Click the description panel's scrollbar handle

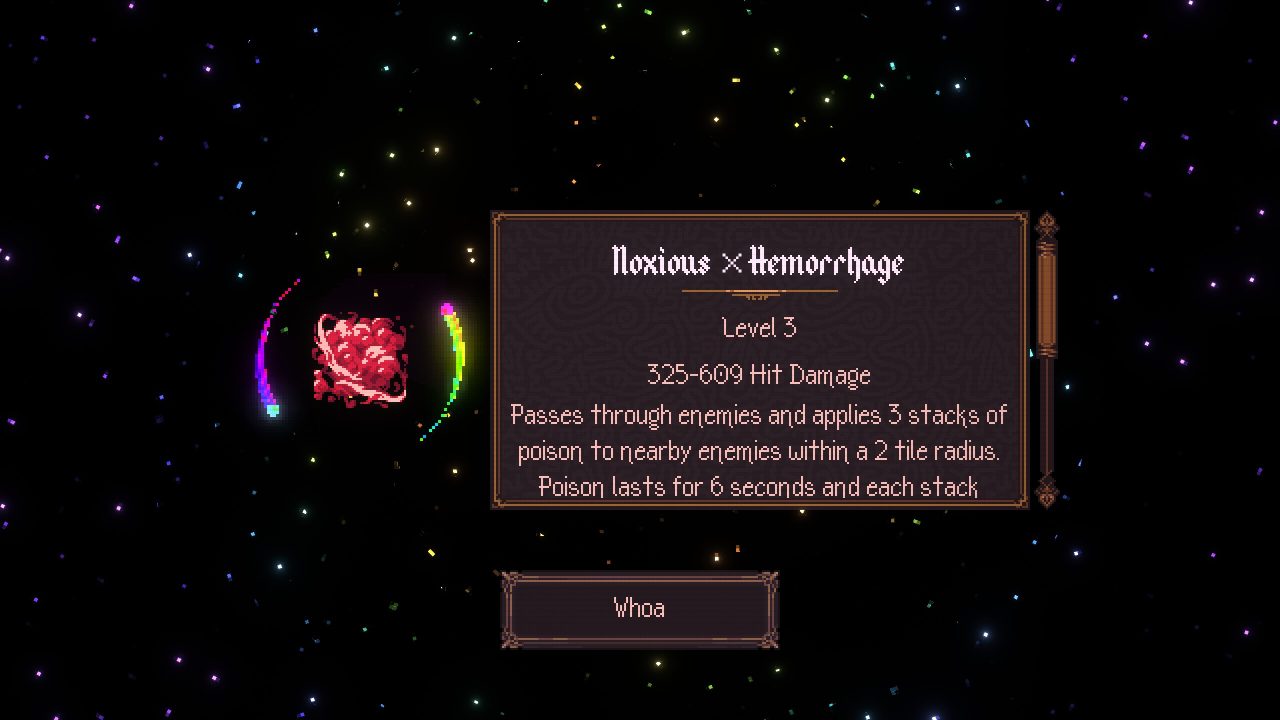[x=1046, y=298]
